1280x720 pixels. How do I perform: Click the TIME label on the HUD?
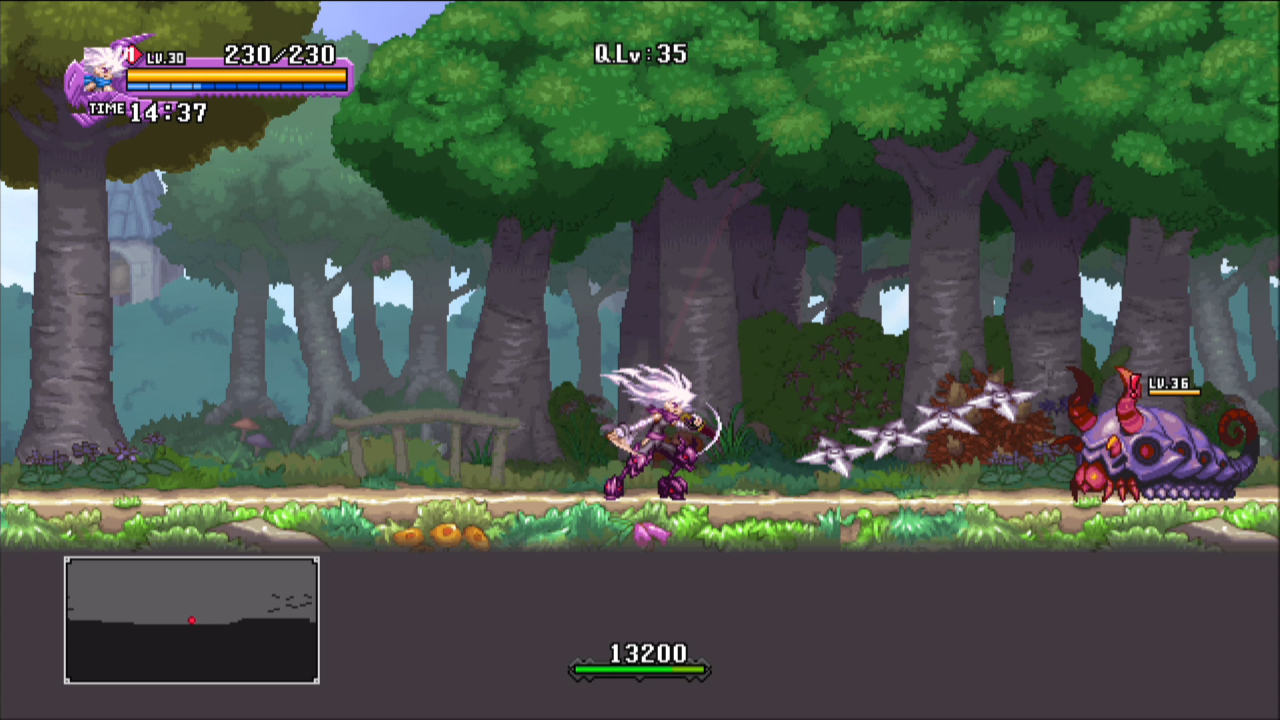pyautogui.click(x=106, y=108)
